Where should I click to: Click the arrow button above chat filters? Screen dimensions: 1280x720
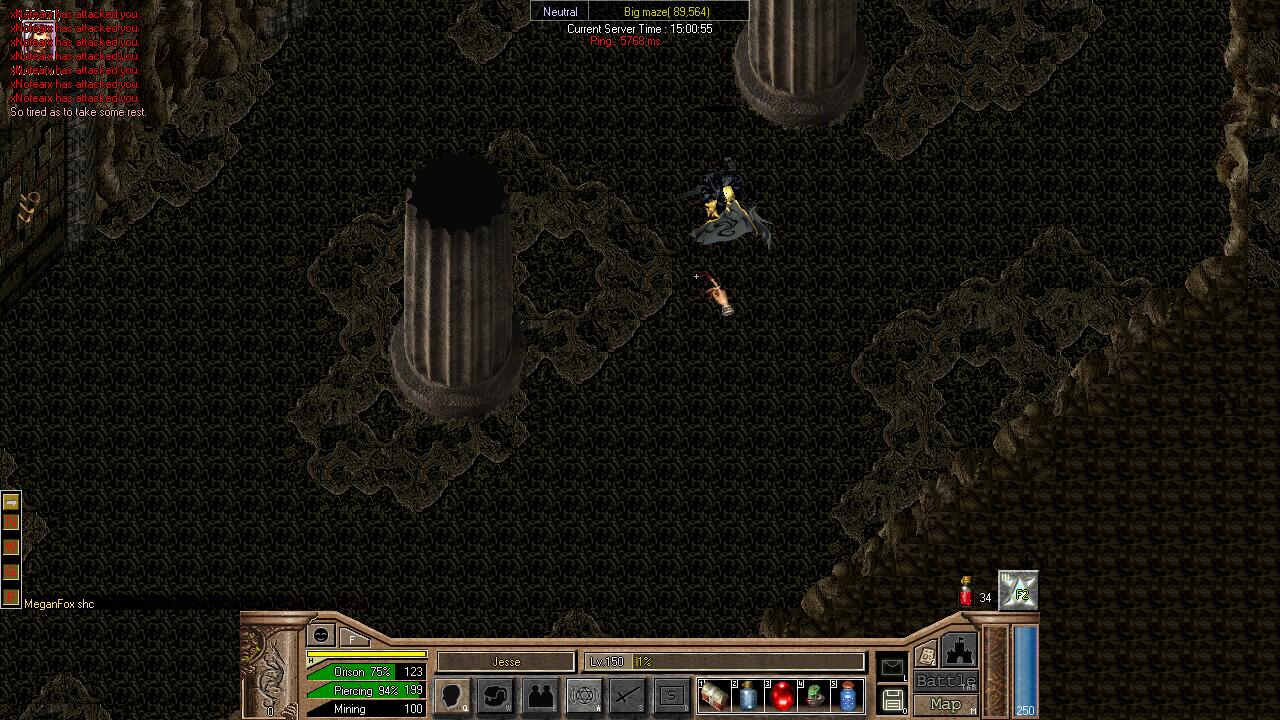[11, 502]
